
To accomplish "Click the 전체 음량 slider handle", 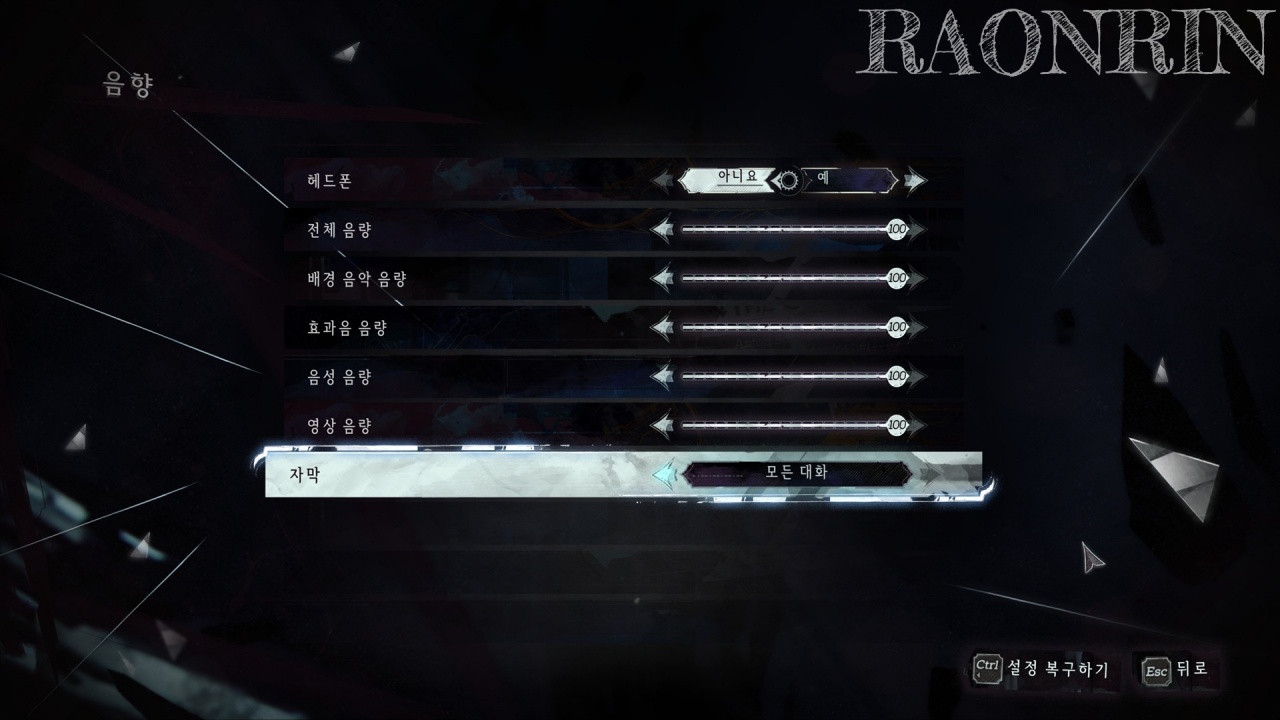I will pyautogui.click(x=897, y=231).
